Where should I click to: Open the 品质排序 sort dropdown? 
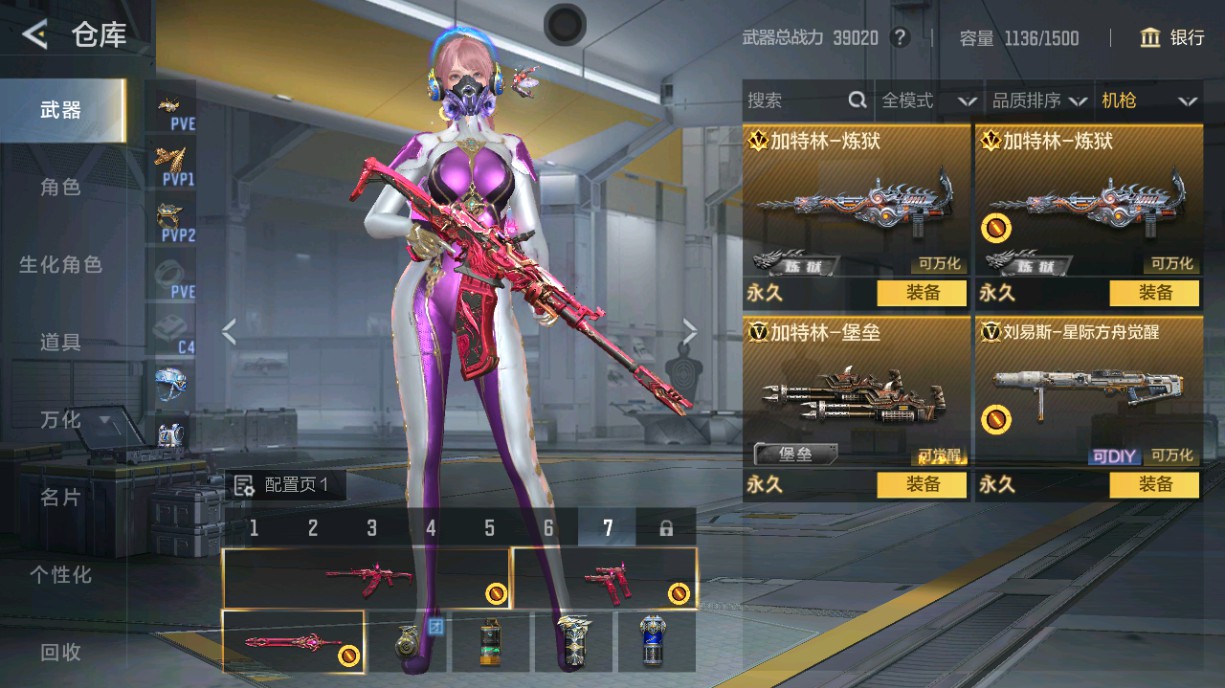(1038, 100)
